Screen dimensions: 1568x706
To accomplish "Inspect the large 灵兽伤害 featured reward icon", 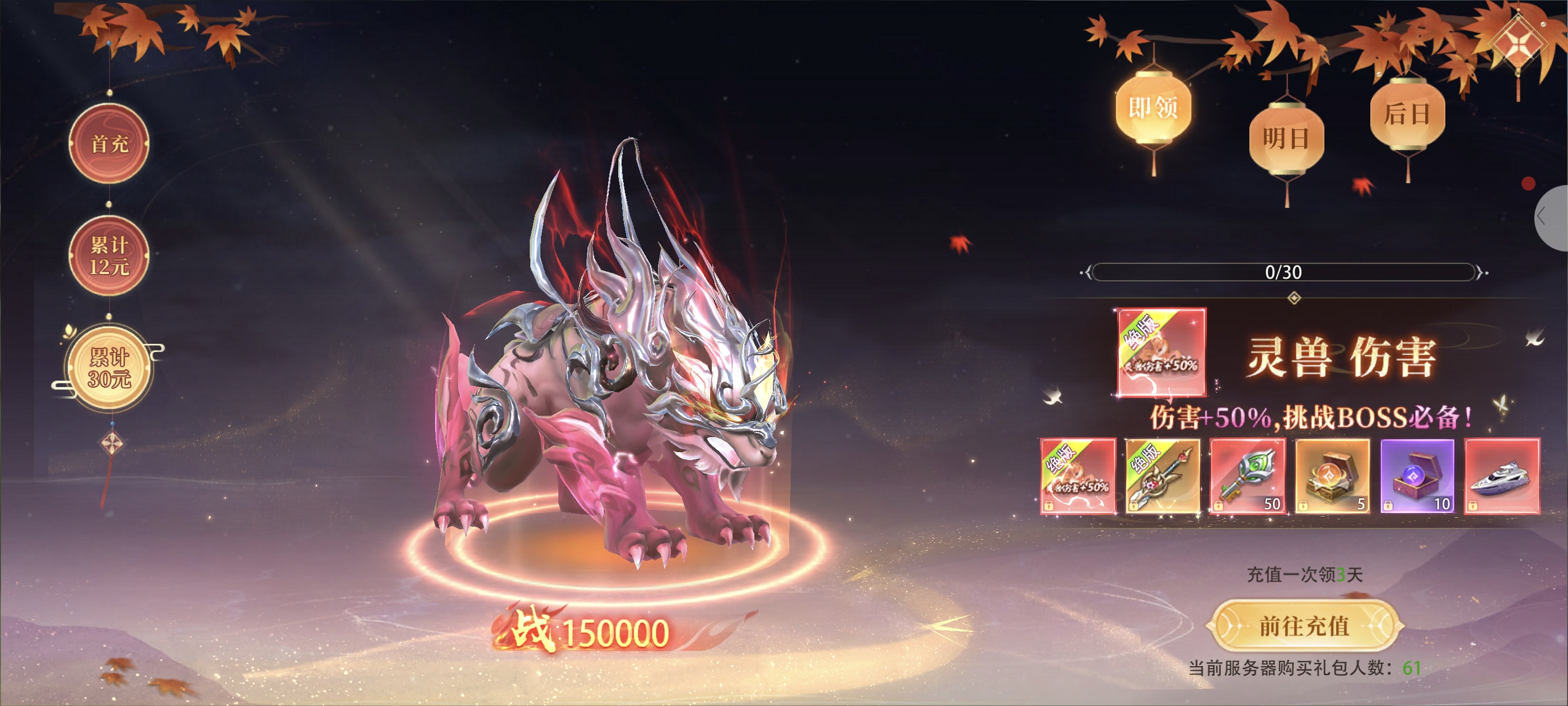I will pyautogui.click(x=1161, y=352).
